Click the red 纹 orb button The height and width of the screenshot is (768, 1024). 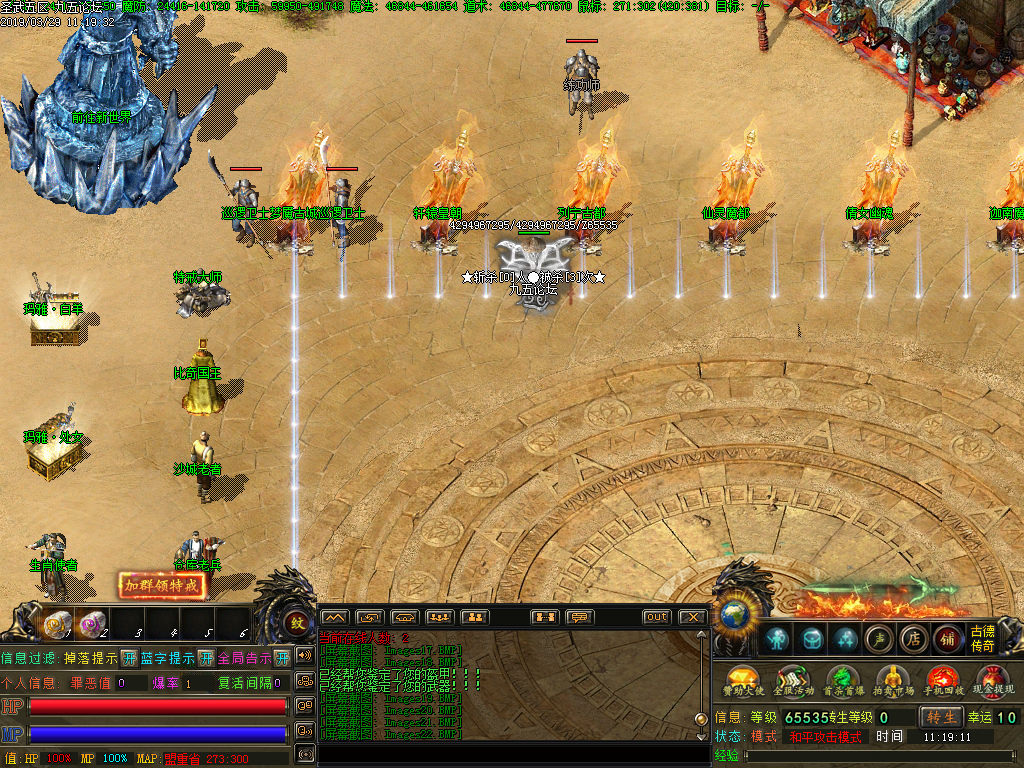point(297,624)
